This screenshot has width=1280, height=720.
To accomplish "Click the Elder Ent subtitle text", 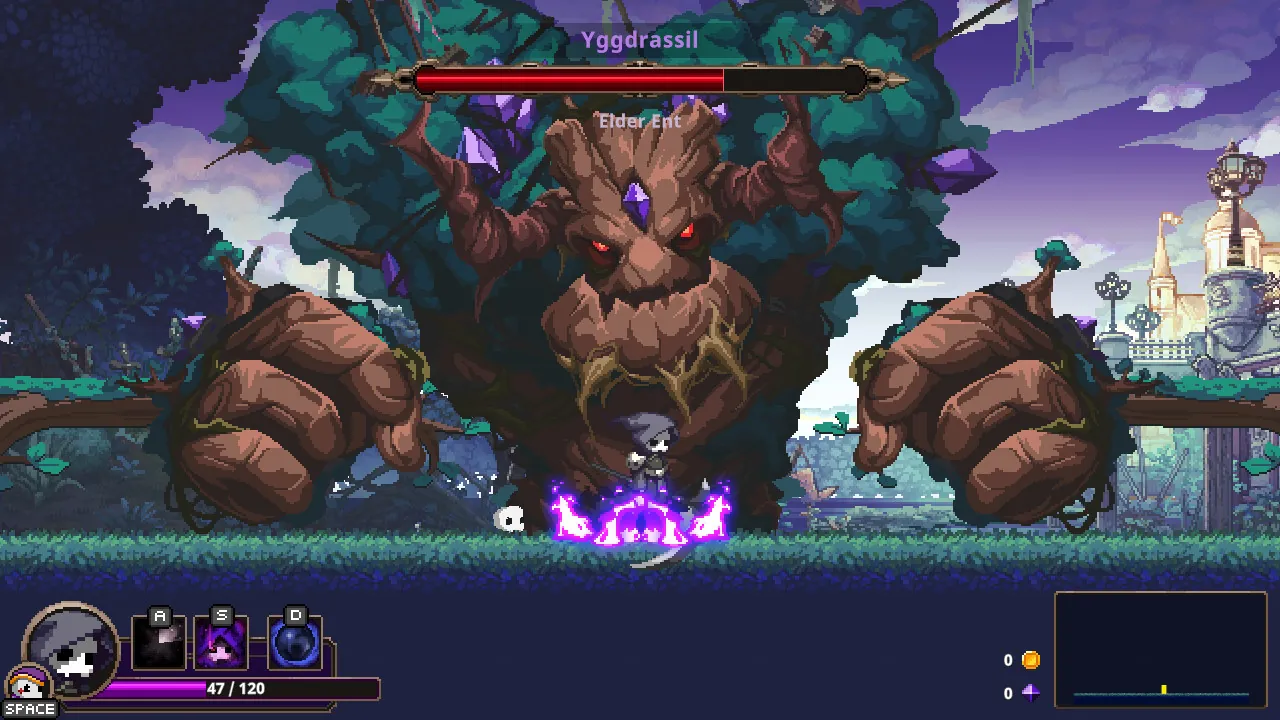I will pyautogui.click(x=639, y=121).
